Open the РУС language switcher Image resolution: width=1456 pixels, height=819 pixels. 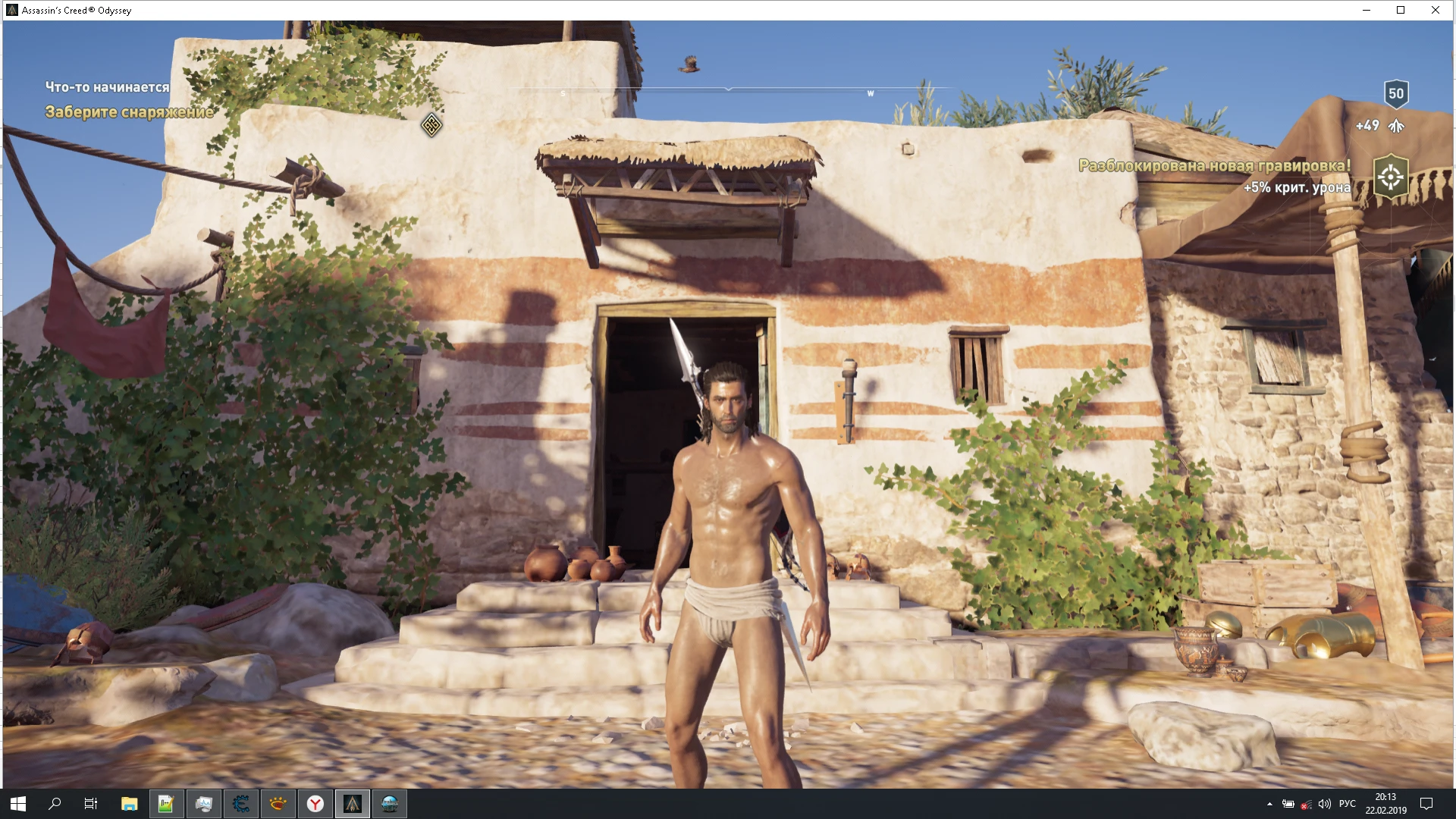1348,804
